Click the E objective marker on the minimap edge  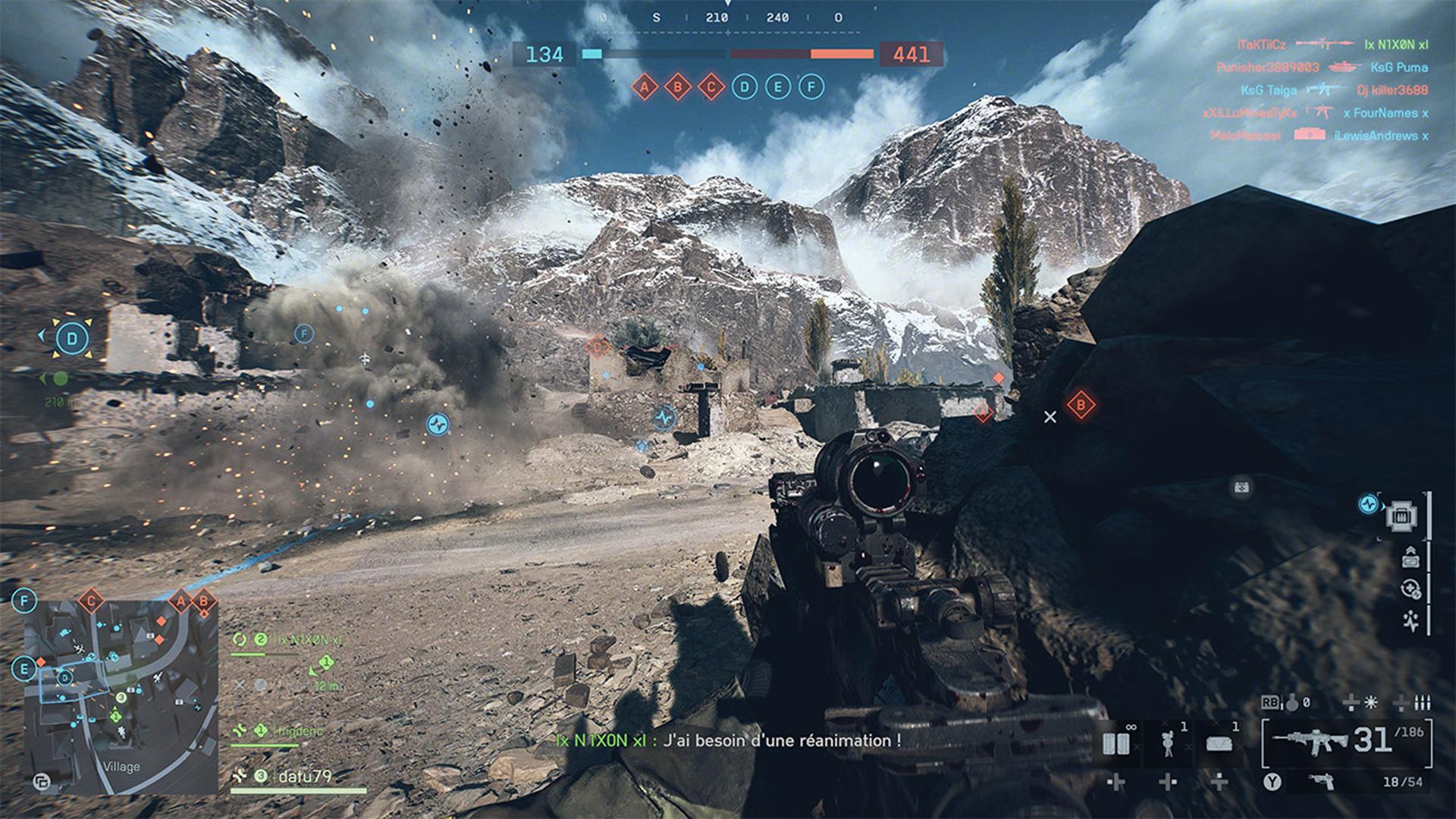click(24, 669)
